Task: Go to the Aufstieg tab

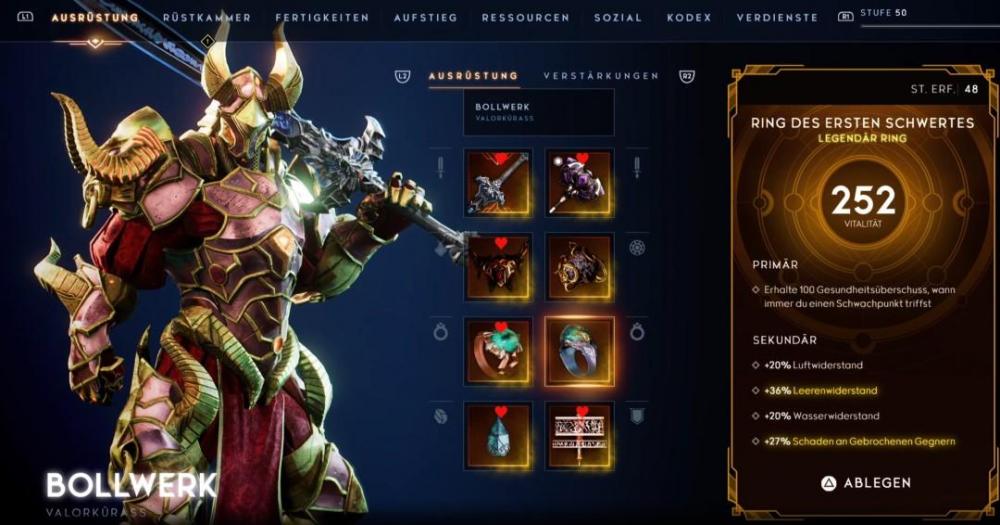Action: click(425, 18)
